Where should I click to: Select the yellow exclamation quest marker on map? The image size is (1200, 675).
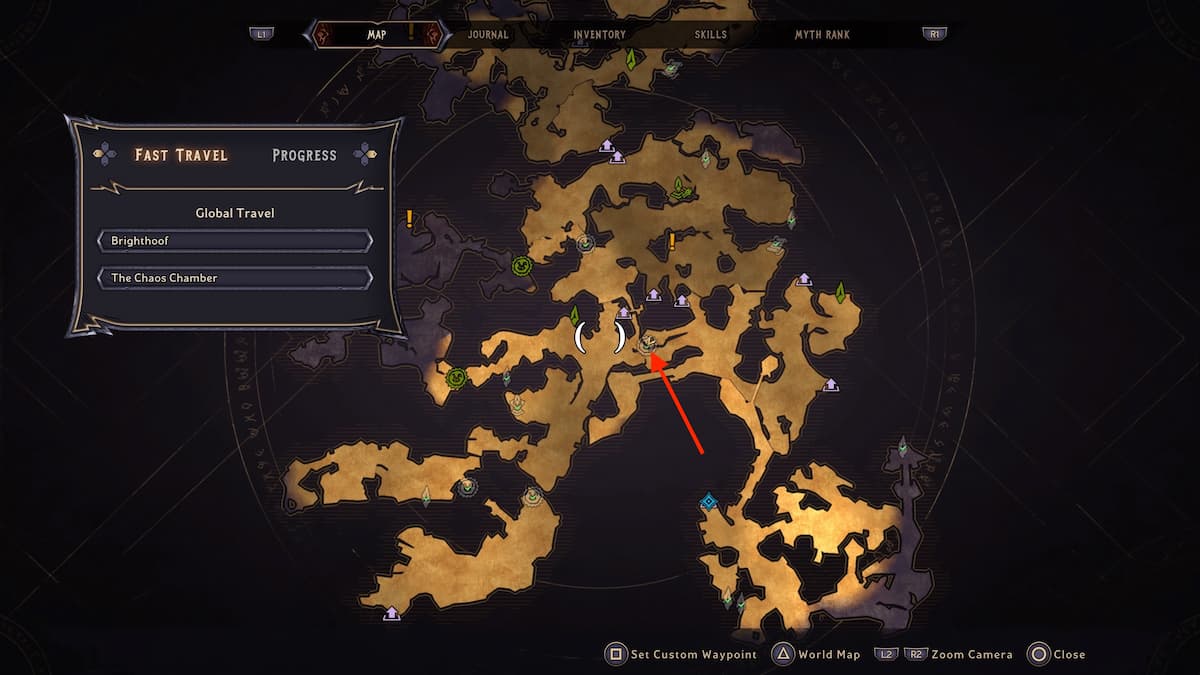[672, 241]
